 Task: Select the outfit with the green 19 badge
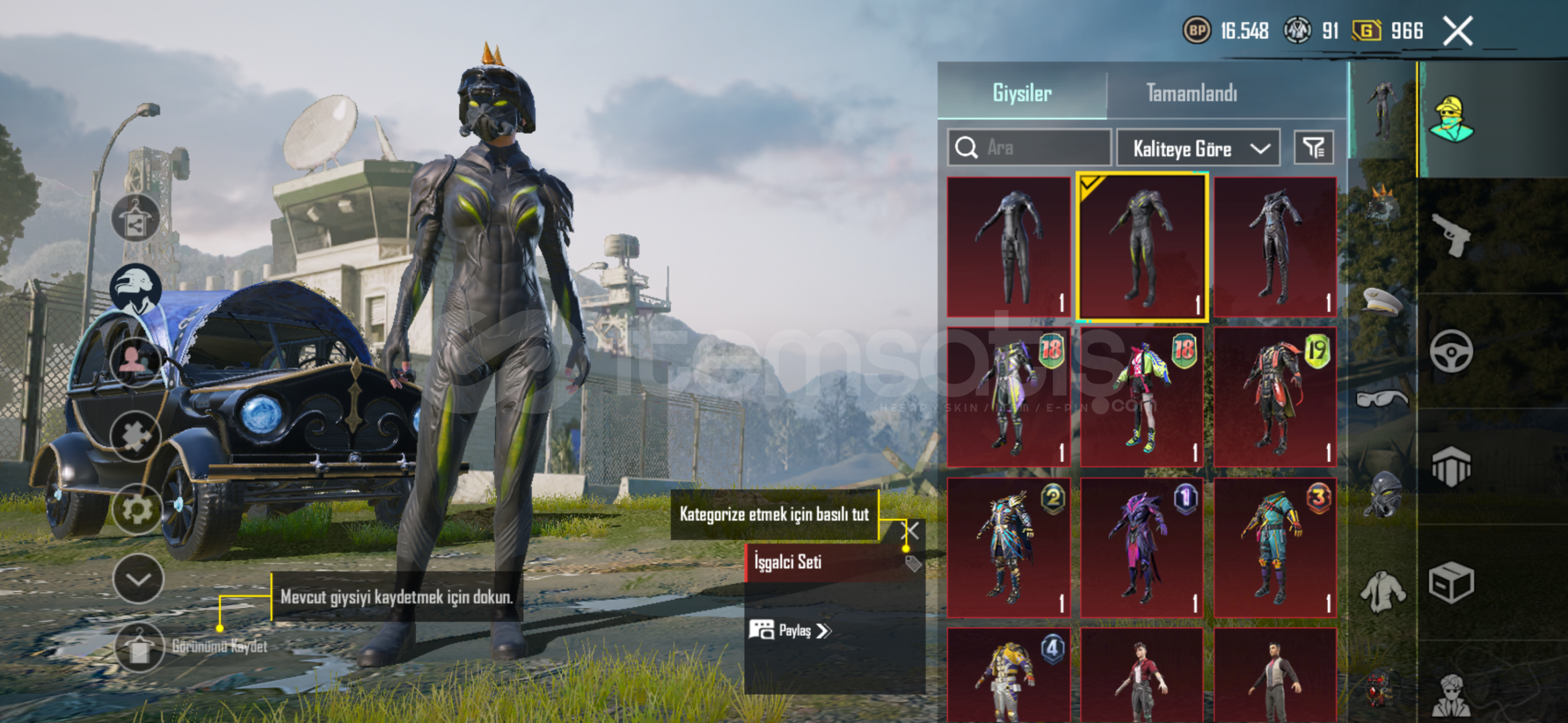(1275, 397)
